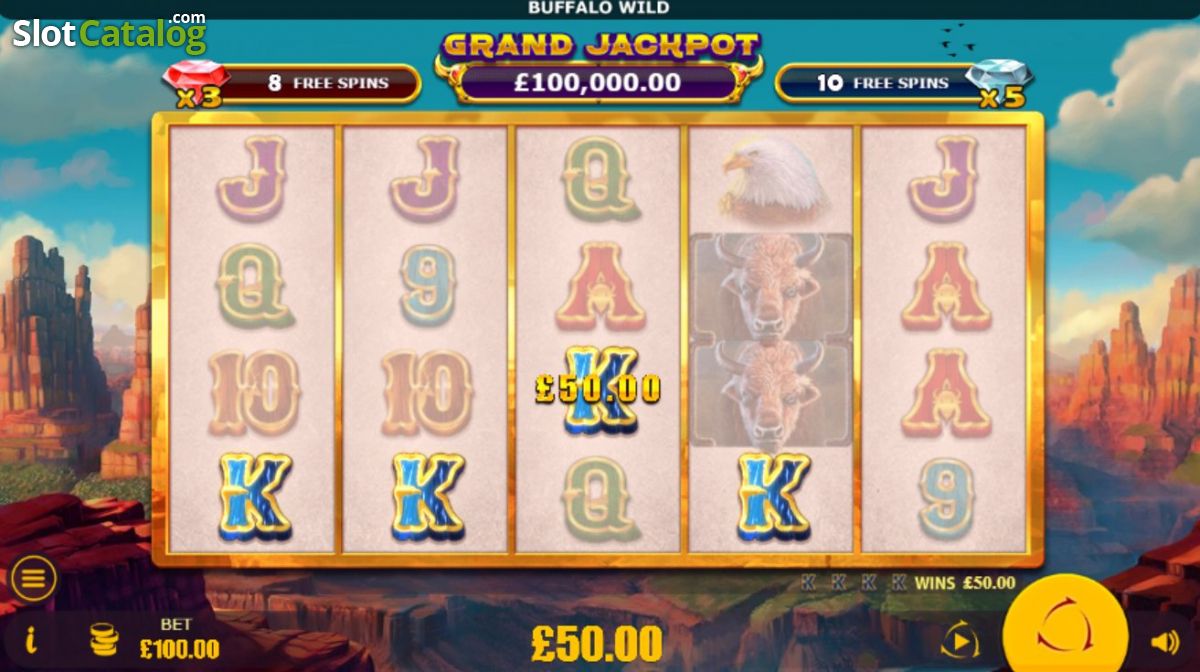Show the game info paytable
This screenshot has height=672, width=1200.
coord(31,638)
